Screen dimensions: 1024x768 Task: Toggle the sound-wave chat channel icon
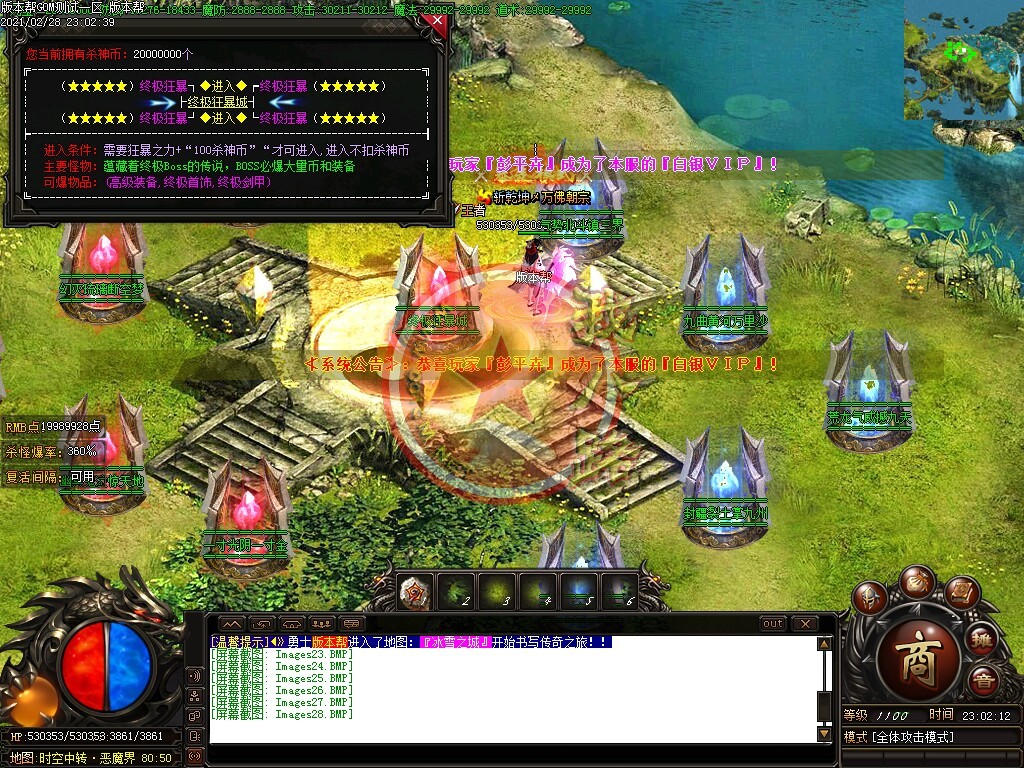coord(194,675)
